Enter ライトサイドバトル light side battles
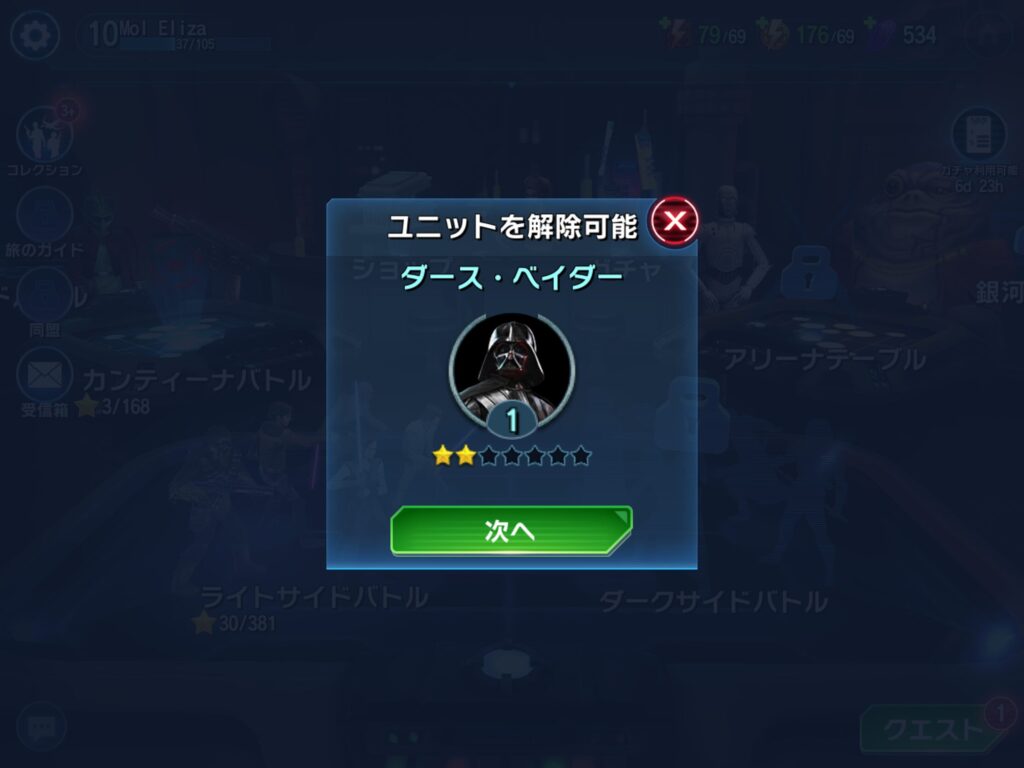The height and width of the screenshot is (768, 1024). [314, 597]
